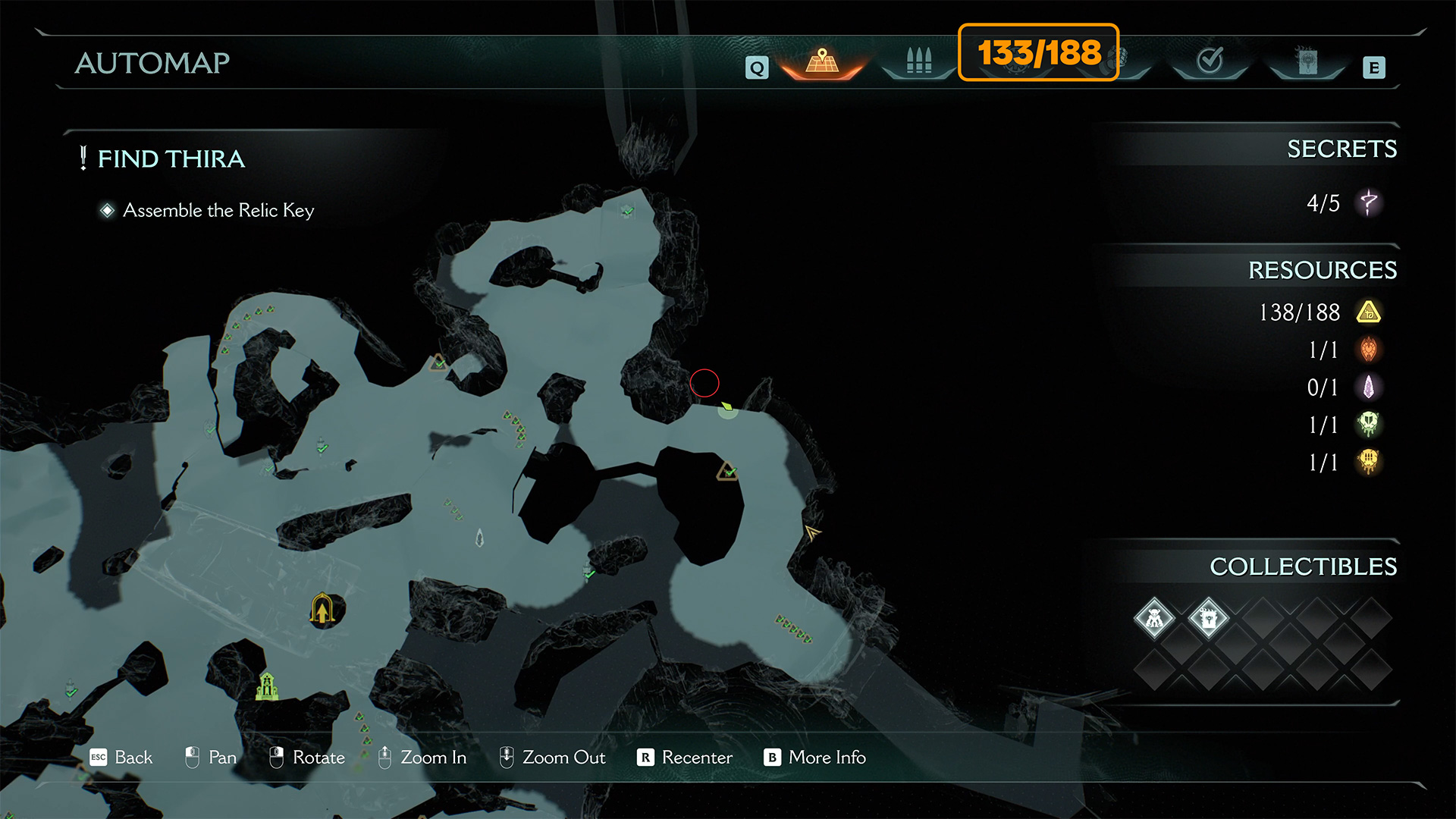Switch to the flaming codex book tab
Image resolution: width=1456 pixels, height=819 pixels.
1307,61
